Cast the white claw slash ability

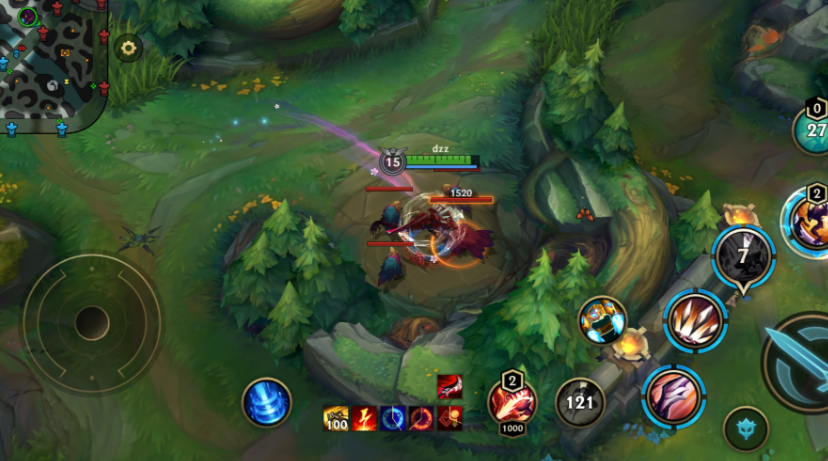pos(694,321)
